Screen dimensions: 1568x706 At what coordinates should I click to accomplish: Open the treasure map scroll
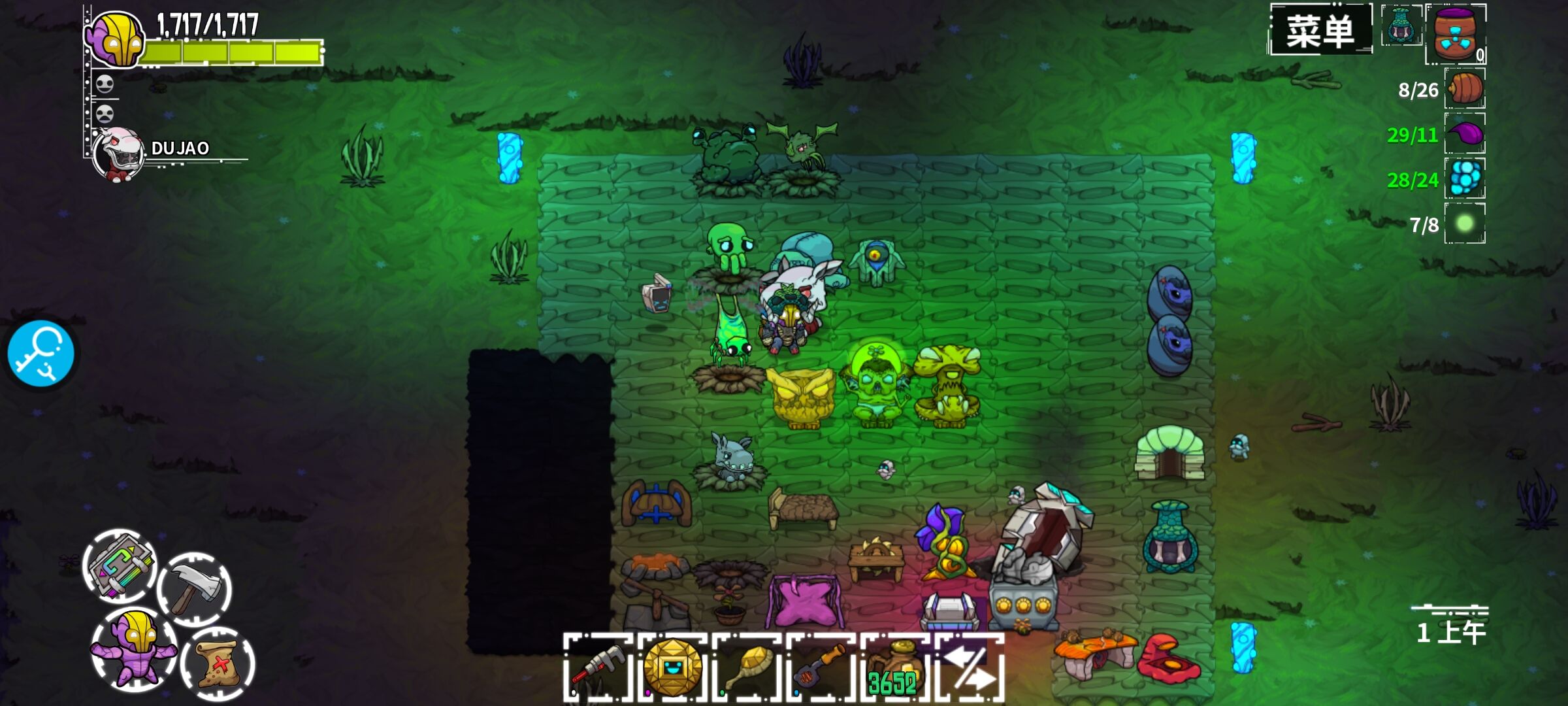pos(218,664)
